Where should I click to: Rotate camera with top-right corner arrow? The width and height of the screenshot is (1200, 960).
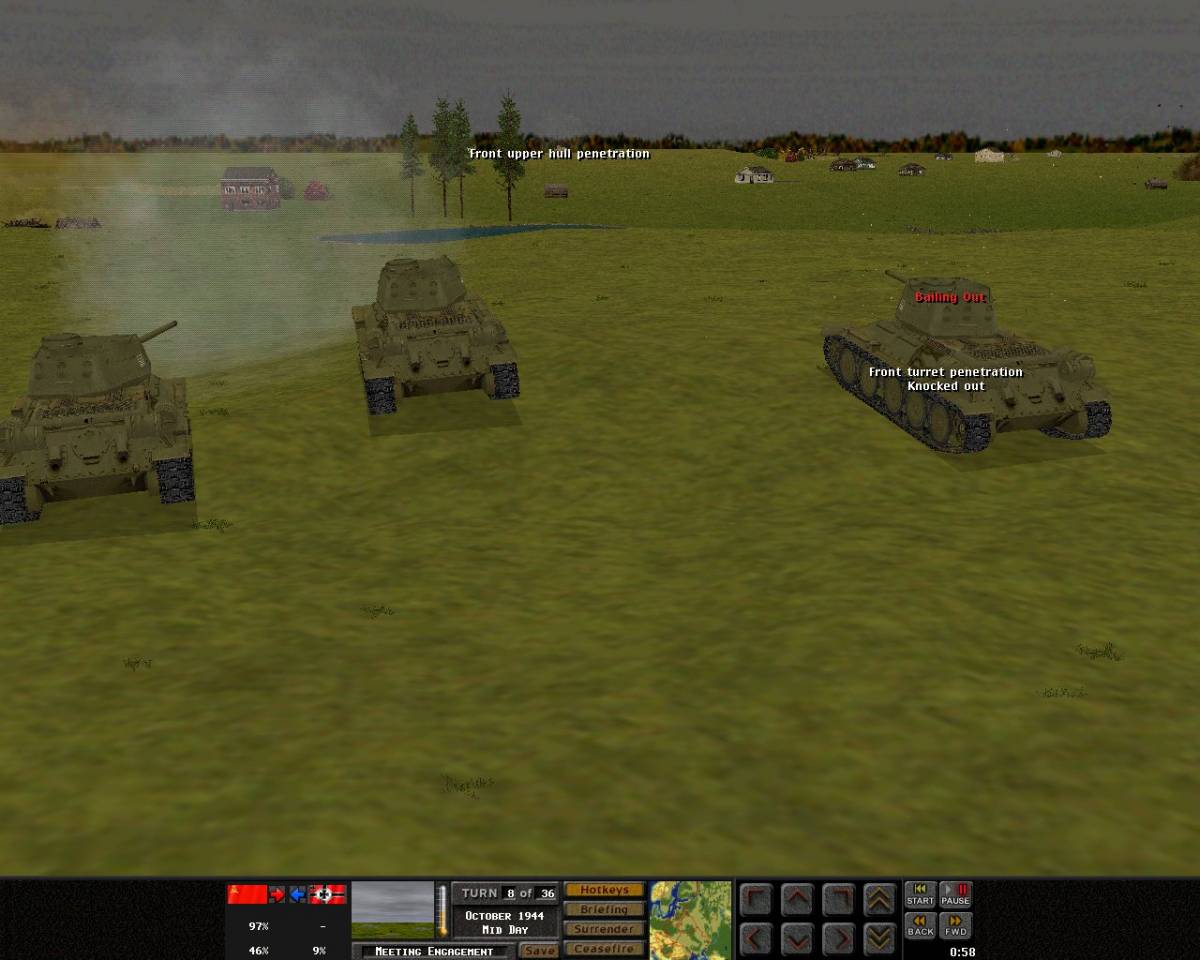point(838,900)
